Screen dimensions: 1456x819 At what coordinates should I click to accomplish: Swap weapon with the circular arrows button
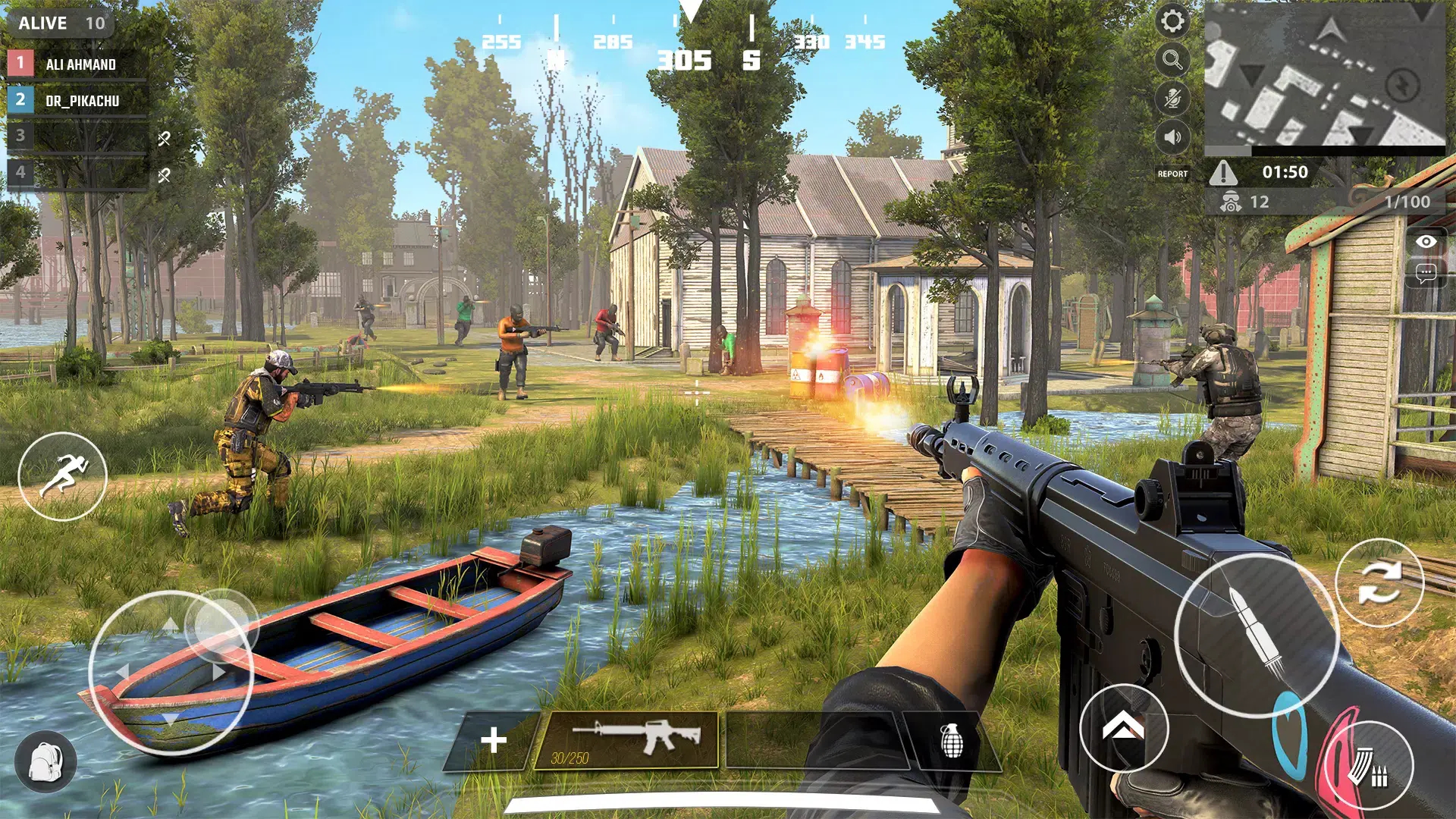tap(1379, 582)
